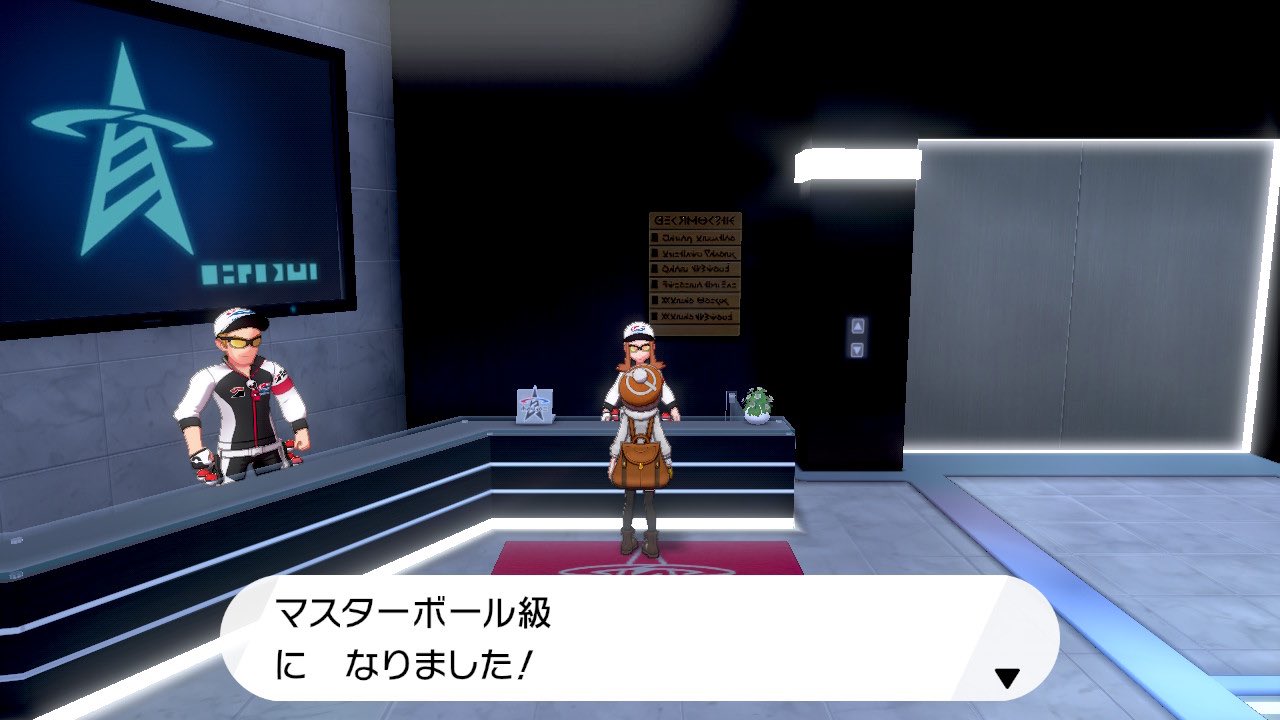Select the potted plant on the reception desk

click(x=756, y=405)
